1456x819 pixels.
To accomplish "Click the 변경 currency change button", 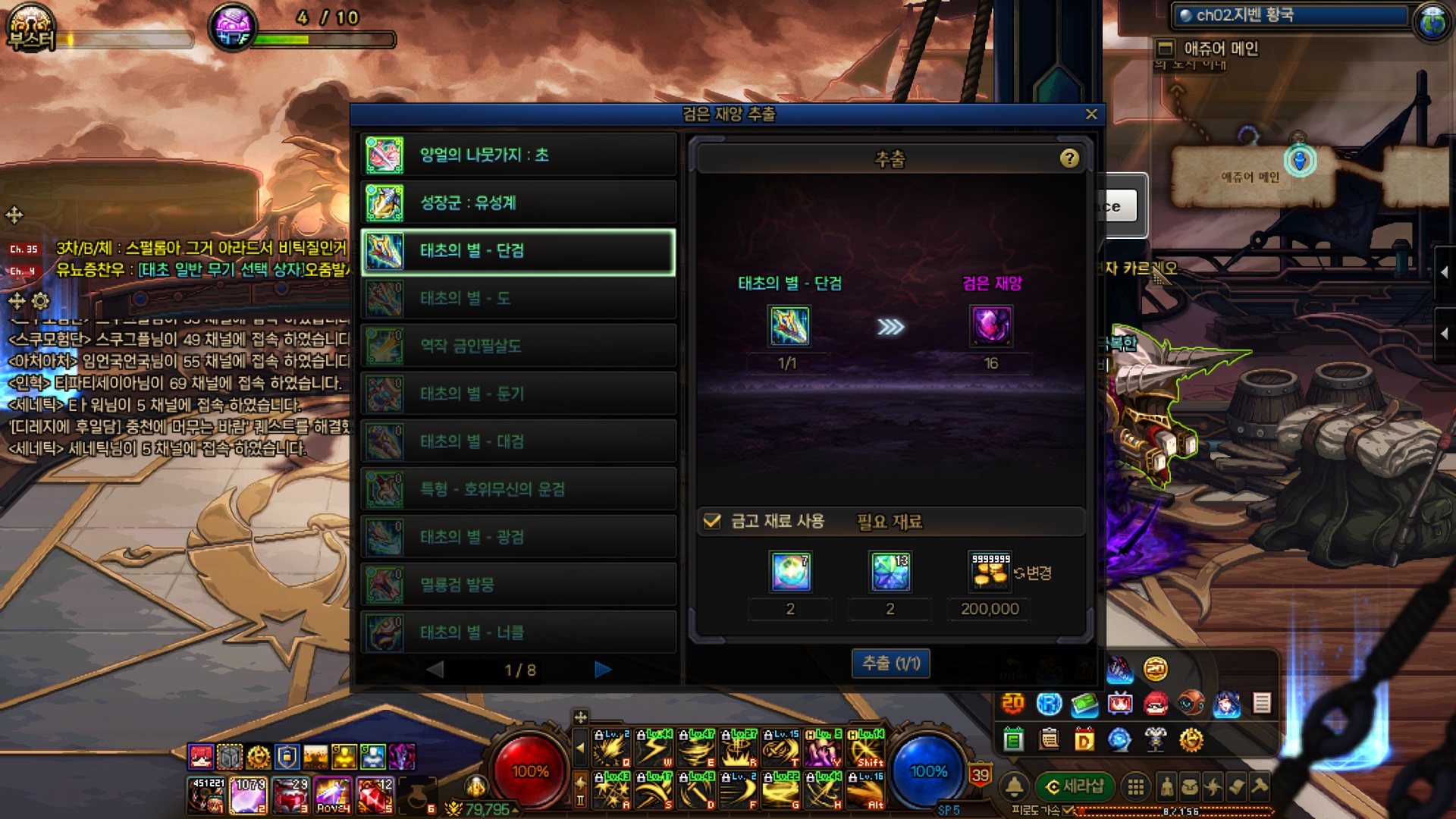I will coord(1034,573).
